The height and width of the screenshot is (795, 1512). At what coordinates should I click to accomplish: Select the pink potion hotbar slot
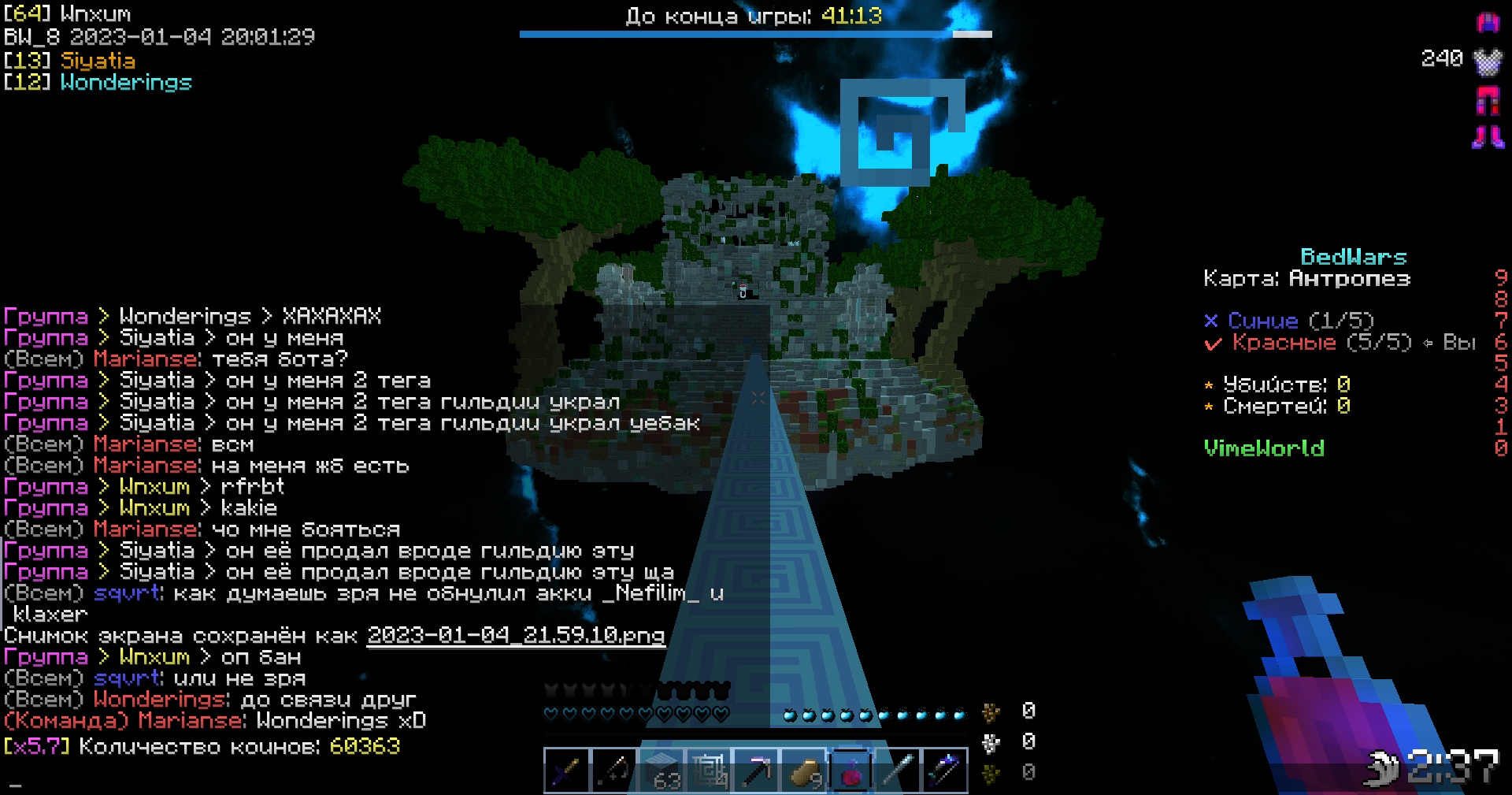click(850, 770)
